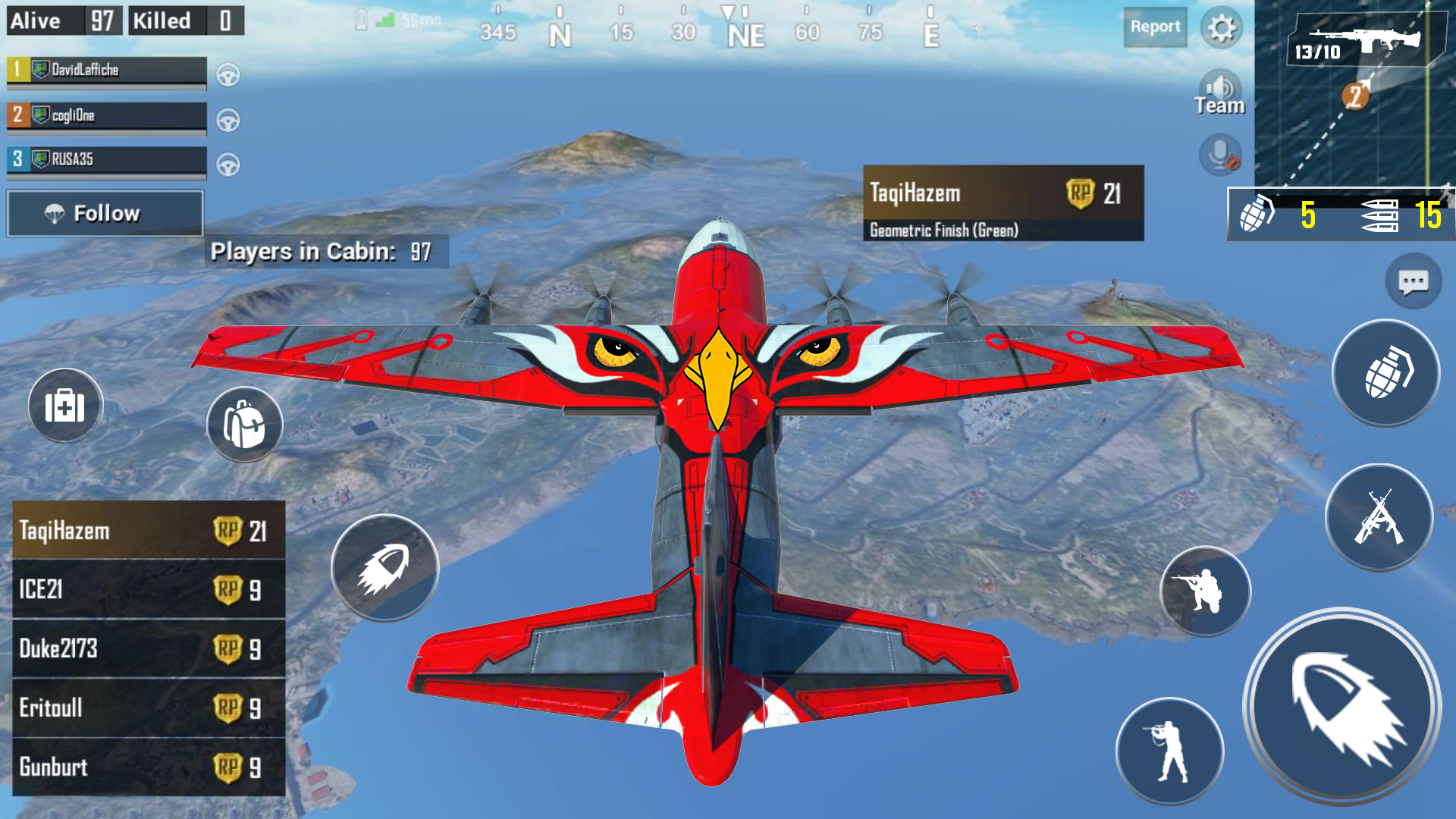Tap the crossed rifles weapon button
This screenshot has width=1456, height=819.
click(x=1379, y=518)
